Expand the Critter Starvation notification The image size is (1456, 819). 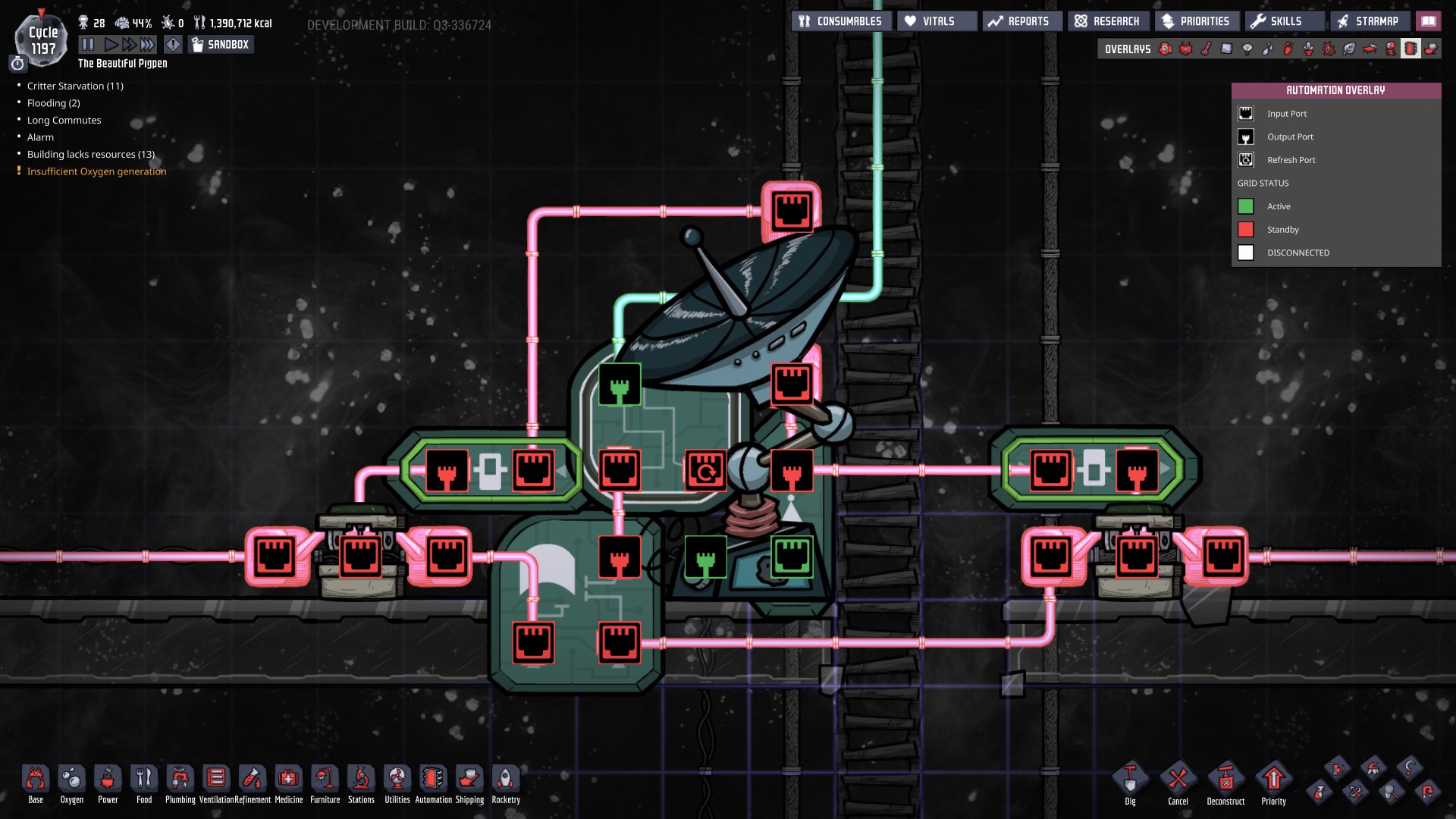click(x=76, y=86)
